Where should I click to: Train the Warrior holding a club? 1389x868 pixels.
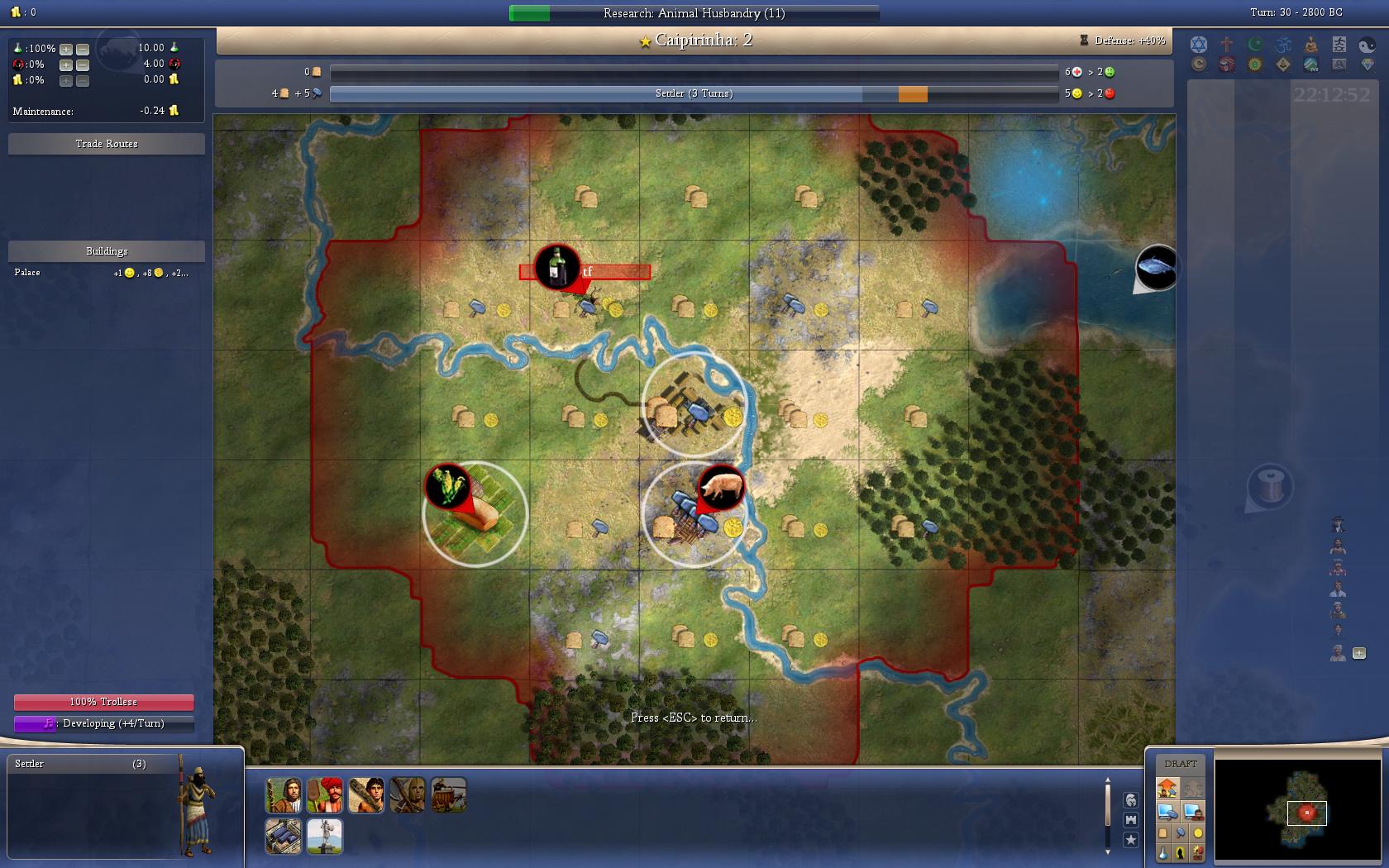click(365, 795)
